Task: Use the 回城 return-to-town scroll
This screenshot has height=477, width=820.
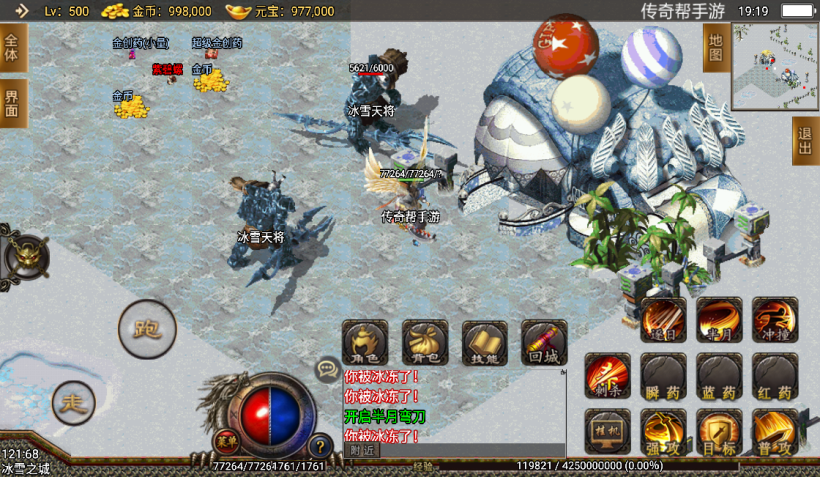Action: pos(543,342)
